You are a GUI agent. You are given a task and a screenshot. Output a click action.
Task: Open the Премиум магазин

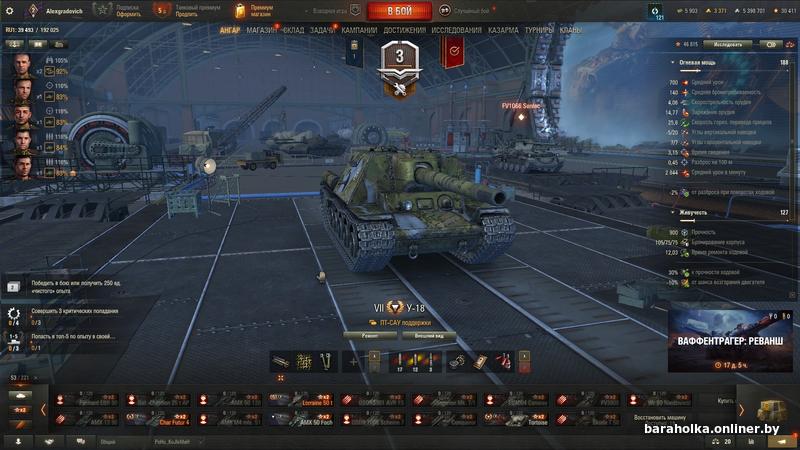(254, 11)
